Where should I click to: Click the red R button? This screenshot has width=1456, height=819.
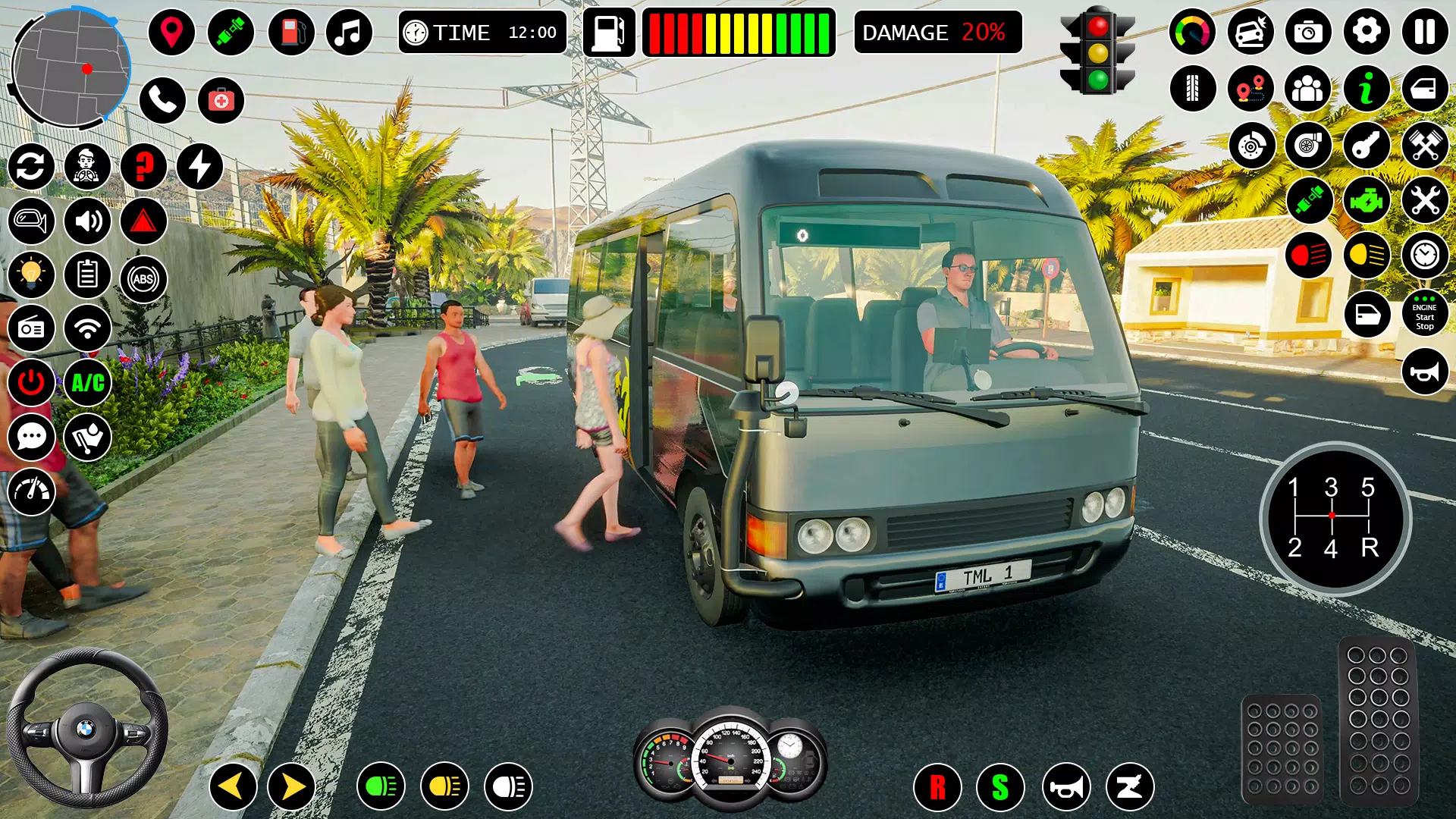coord(937,787)
